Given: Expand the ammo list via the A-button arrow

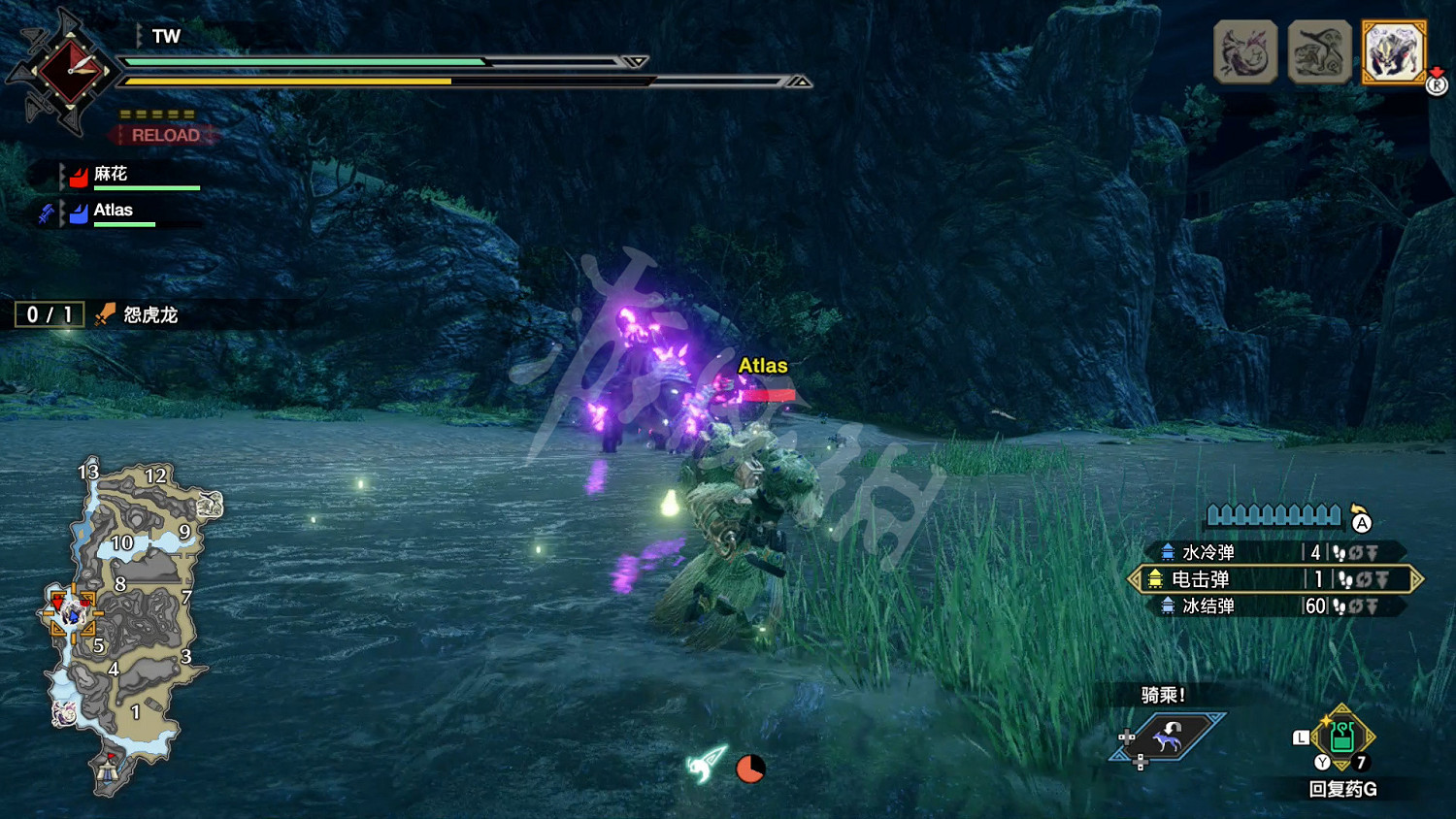Looking at the screenshot, I should click(x=1363, y=522).
